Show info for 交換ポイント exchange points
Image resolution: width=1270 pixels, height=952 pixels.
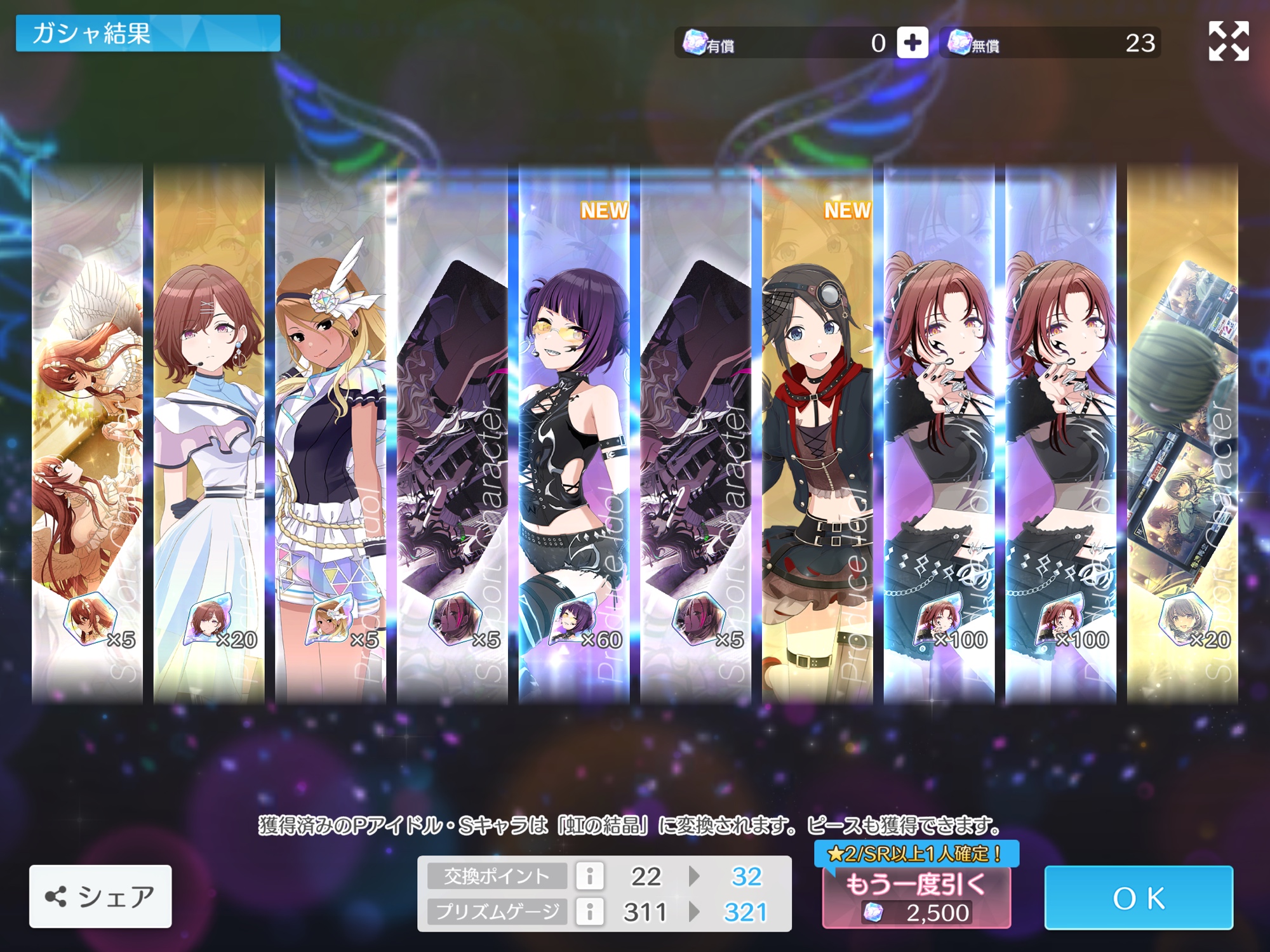[590, 876]
